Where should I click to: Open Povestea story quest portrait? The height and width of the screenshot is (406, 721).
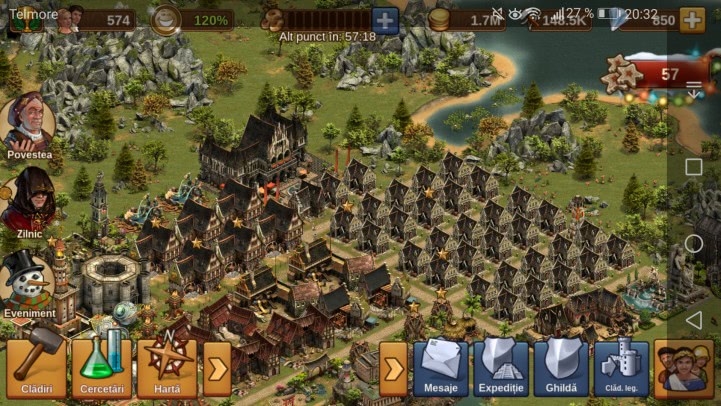27,124
